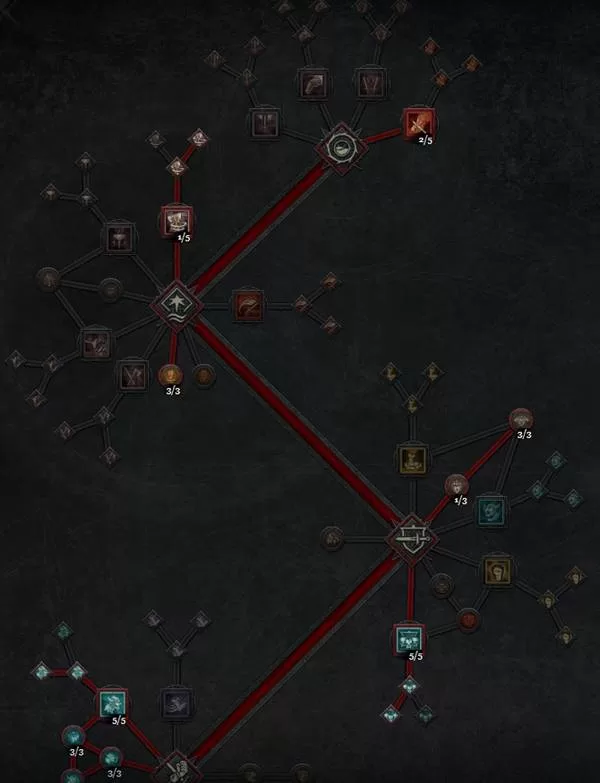The image size is (600, 783).
Task: Click the yellow-framed skull skill node
Action: pos(497,571)
